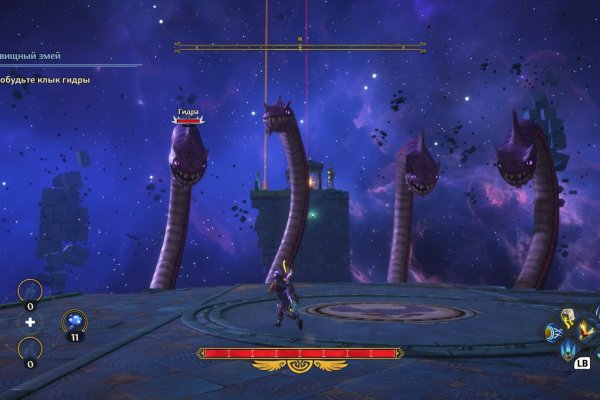Activate the golden hammer ability
The width and height of the screenshot is (600, 400).
567,318
